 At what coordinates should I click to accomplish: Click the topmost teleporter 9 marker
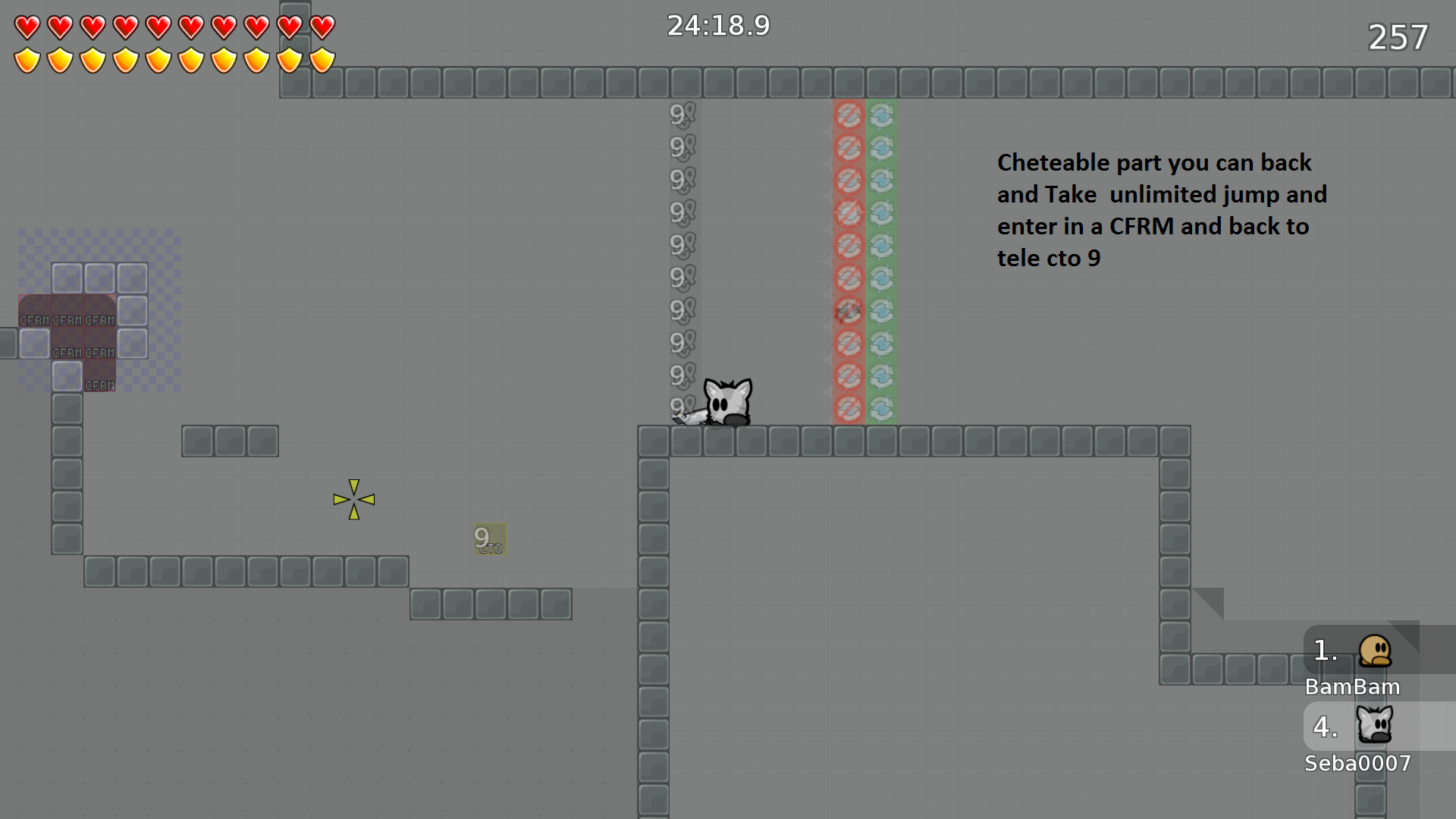click(680, 115)
